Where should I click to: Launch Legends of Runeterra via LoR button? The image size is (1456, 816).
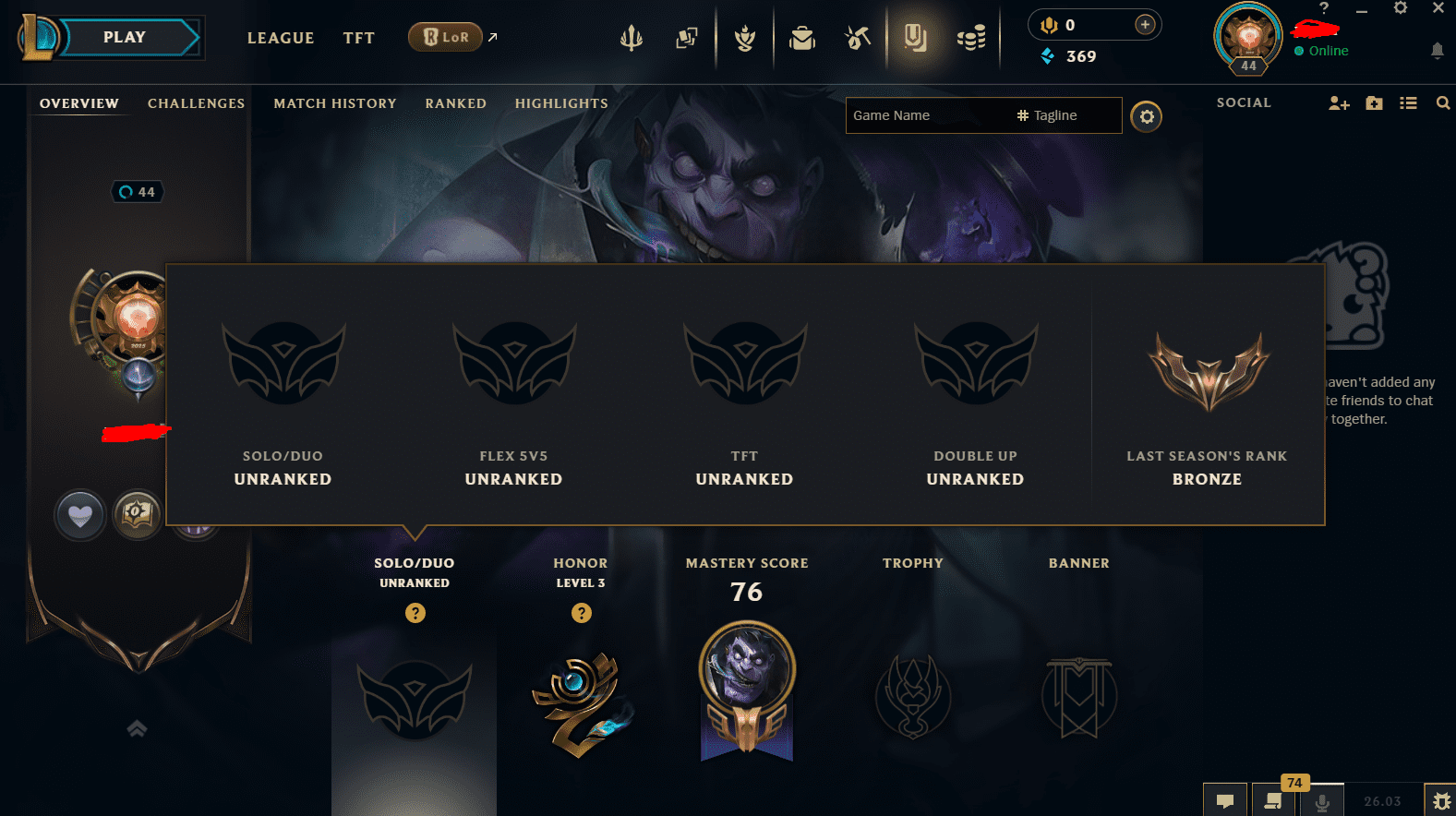pos(445,37)
